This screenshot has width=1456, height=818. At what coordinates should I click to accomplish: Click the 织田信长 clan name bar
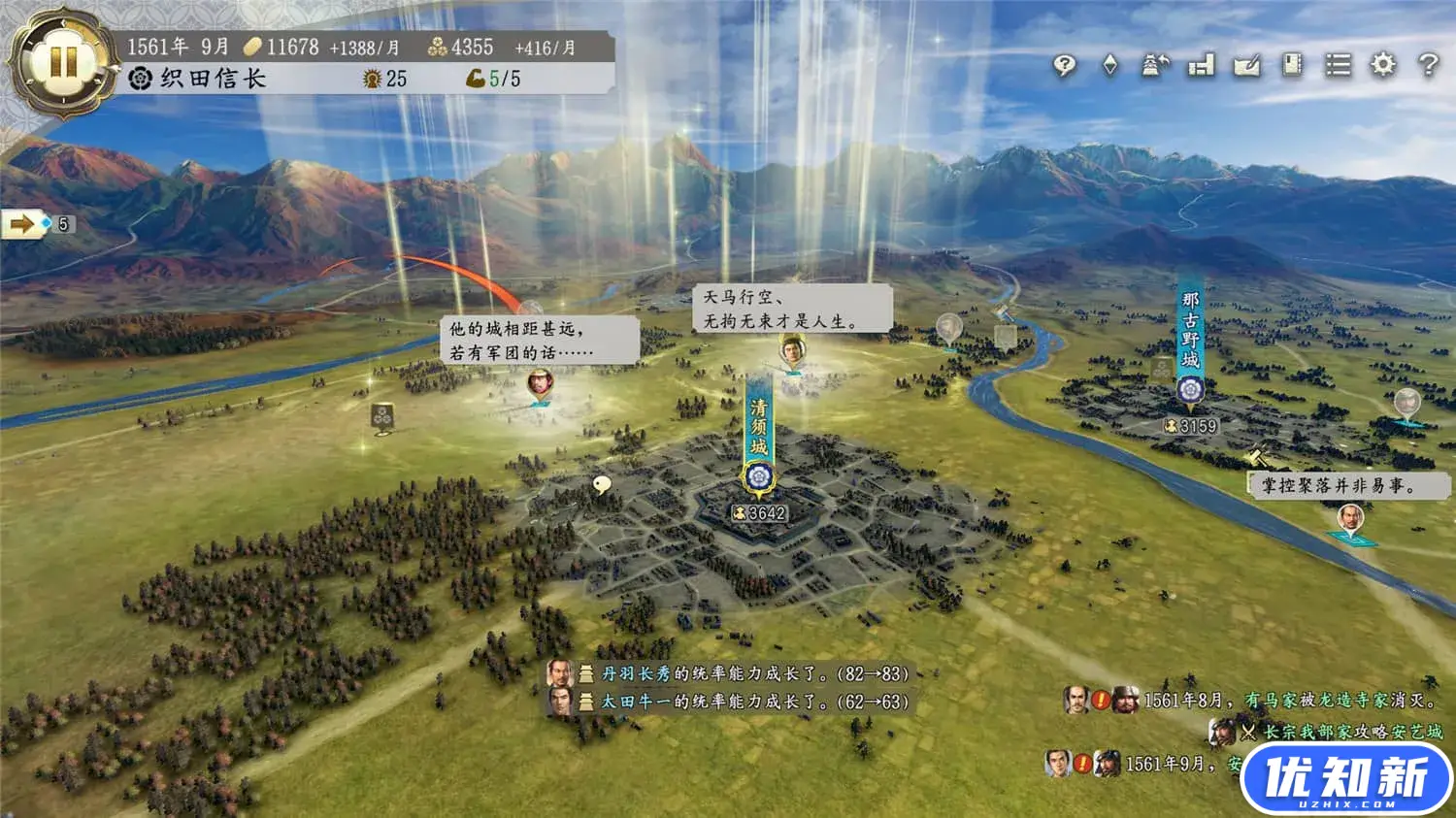[214, 79]
